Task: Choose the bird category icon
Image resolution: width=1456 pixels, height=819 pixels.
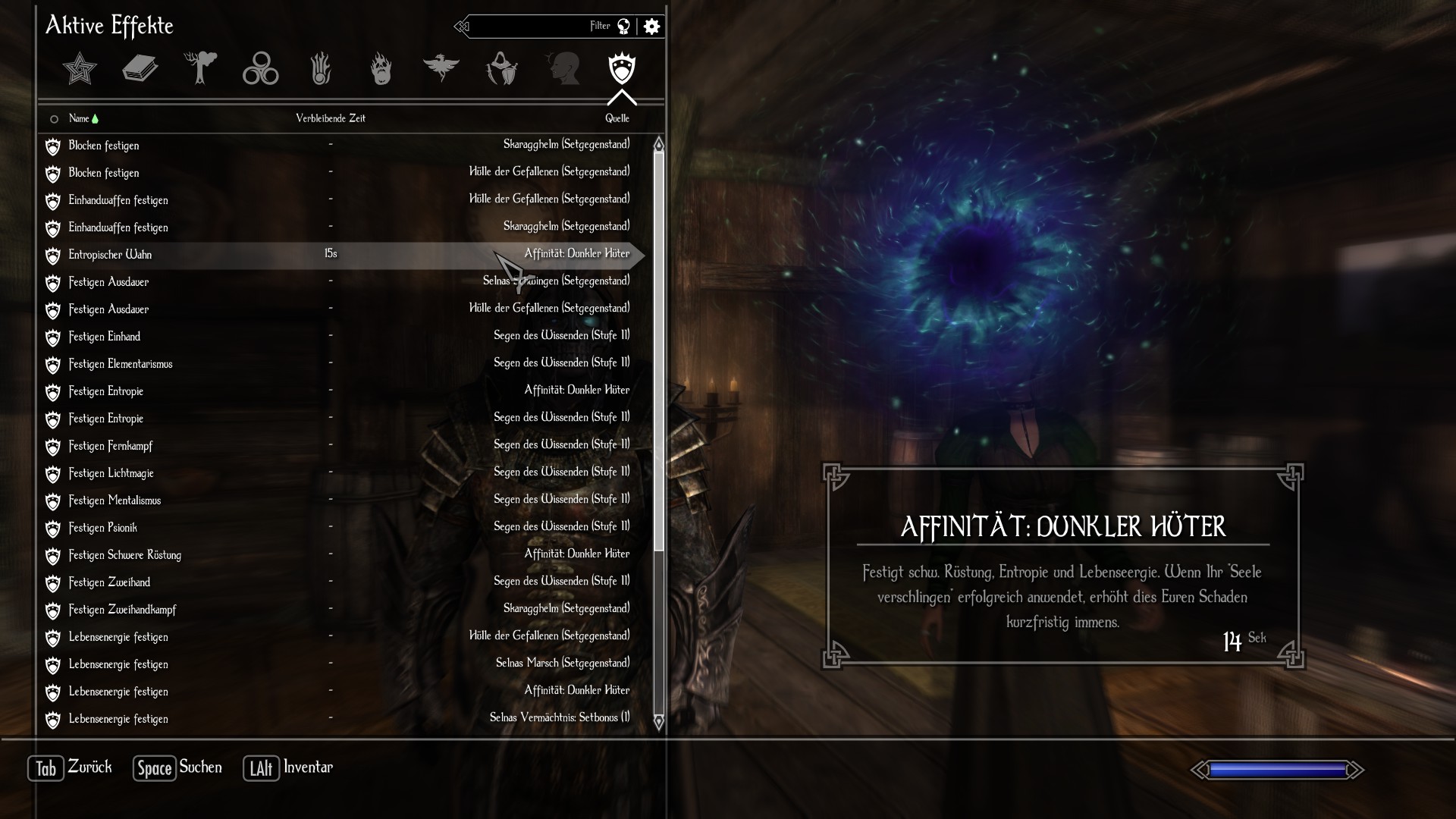Action: (x=441, y=67)
